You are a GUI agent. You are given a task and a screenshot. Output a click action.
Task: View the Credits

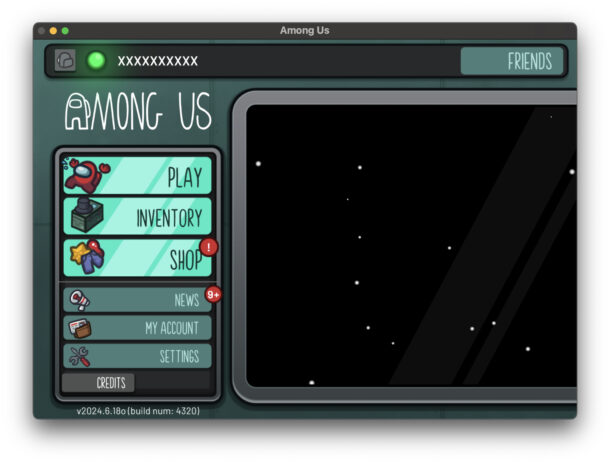tap(98, 383)
